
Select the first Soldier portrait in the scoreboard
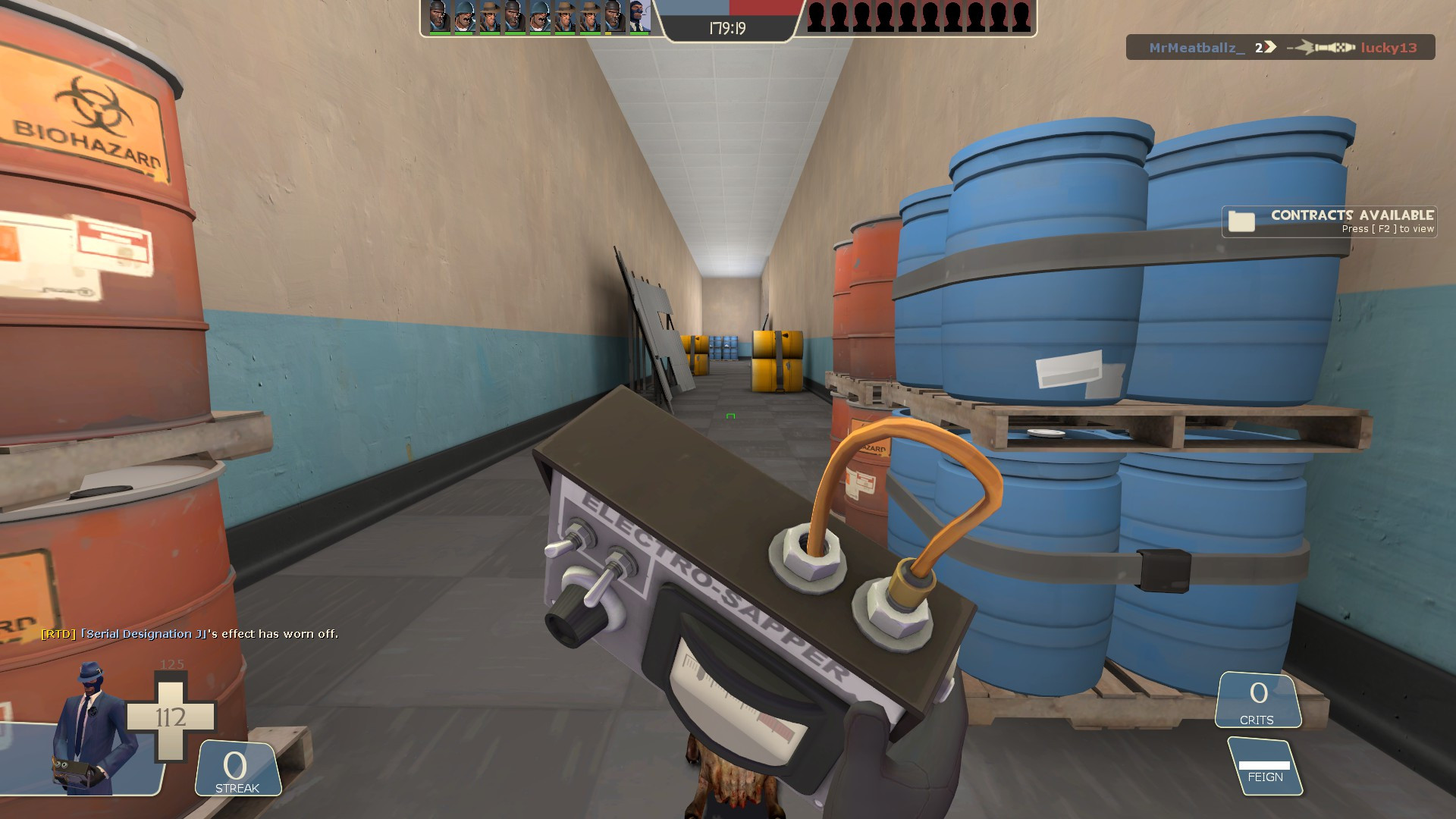pyautogui.click(x=463, y=17)
